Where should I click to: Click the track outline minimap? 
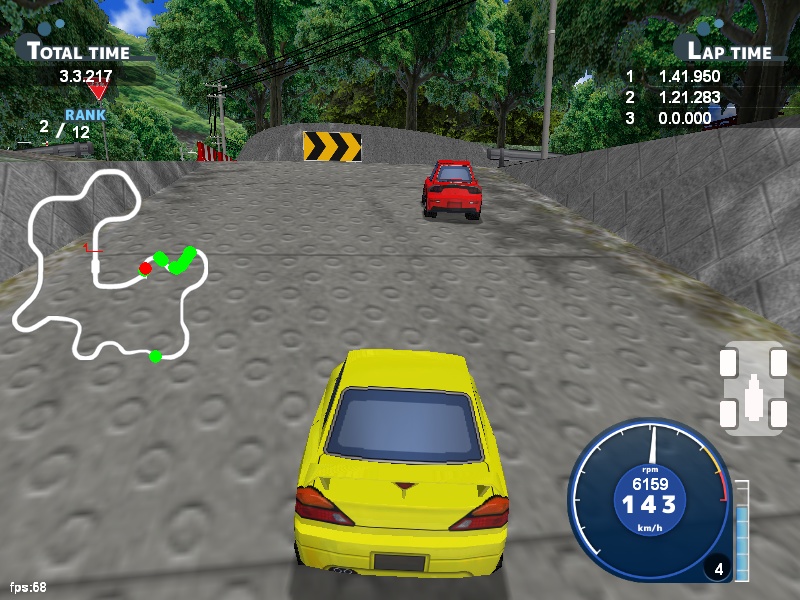click(x=108, y=265)
